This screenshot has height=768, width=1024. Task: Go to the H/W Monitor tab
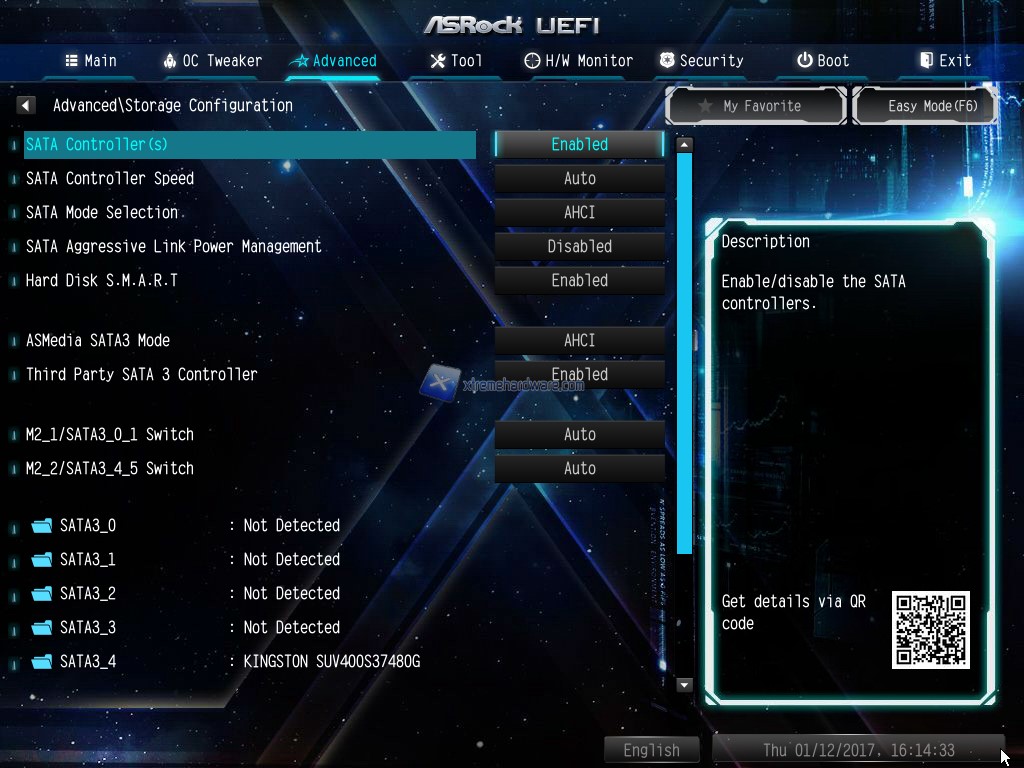(579, 61)
